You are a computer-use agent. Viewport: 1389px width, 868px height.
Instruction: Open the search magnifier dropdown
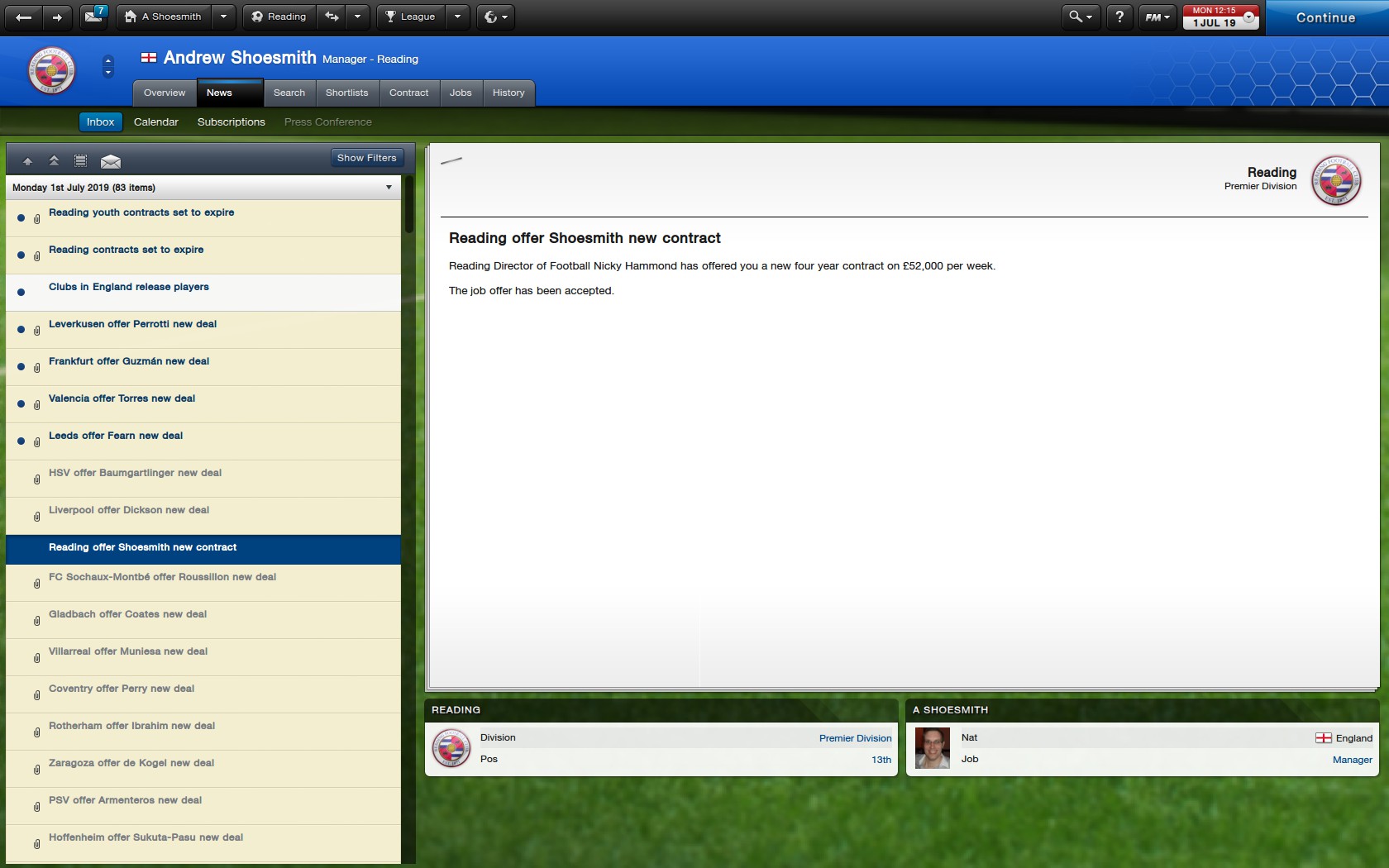click(1080, 17)
